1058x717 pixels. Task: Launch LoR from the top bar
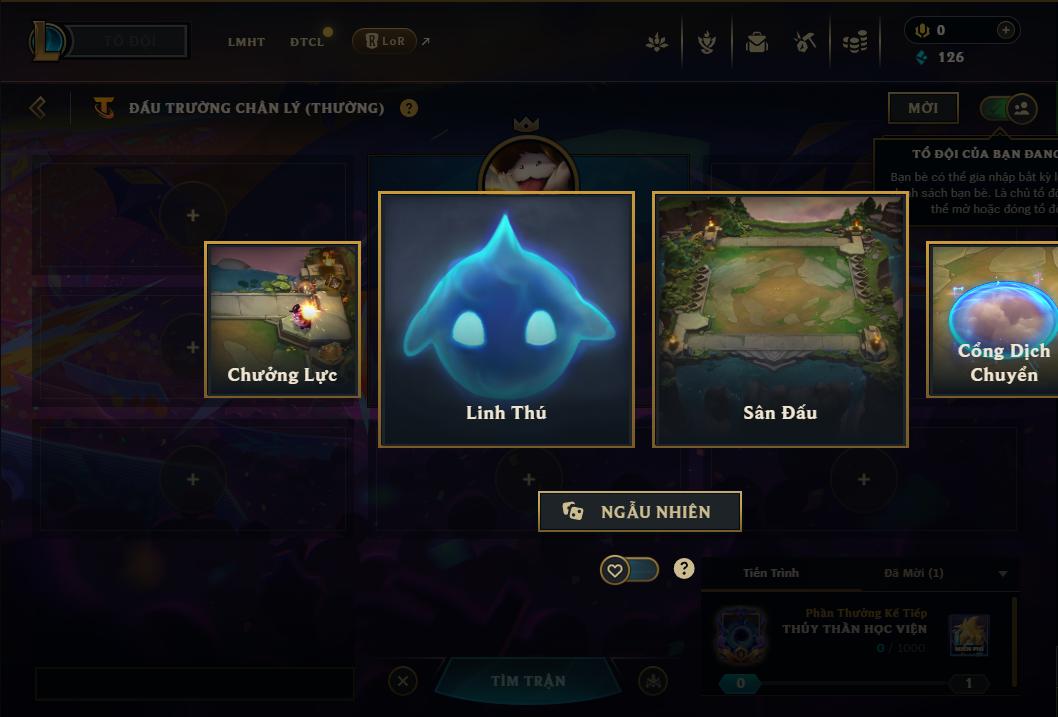click(386, 41)
